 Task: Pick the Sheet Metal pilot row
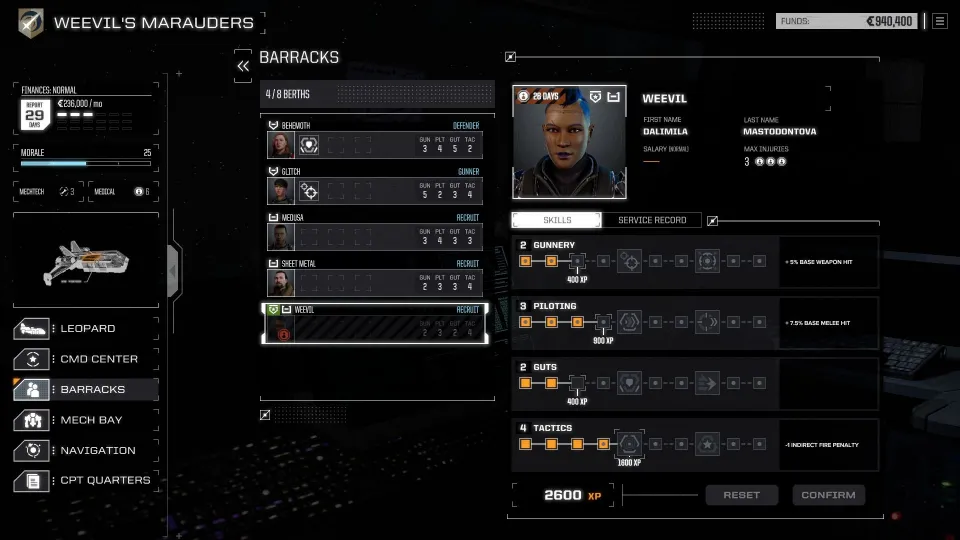(375, 276)
